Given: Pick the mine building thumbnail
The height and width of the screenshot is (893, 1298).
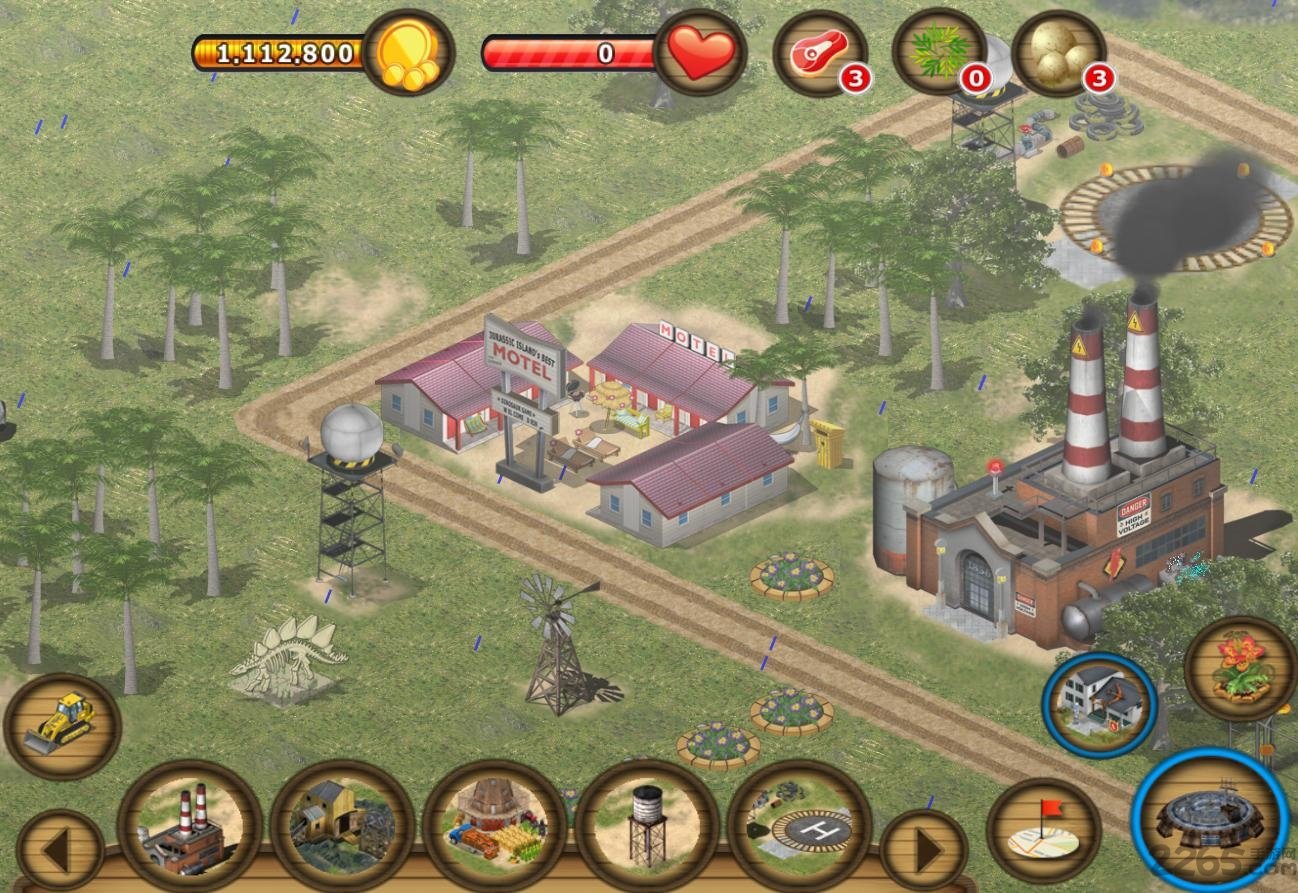Looking at the screenshot, I should click(x=342, y=826).
